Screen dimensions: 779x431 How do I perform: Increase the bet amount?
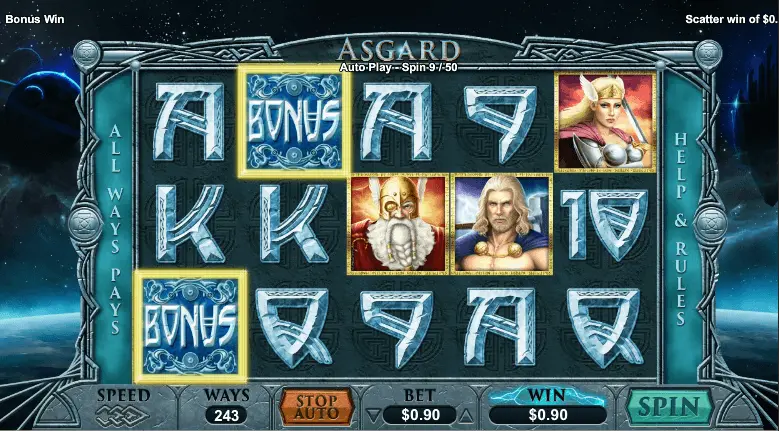pyautogui.click(x=467, y=414)
